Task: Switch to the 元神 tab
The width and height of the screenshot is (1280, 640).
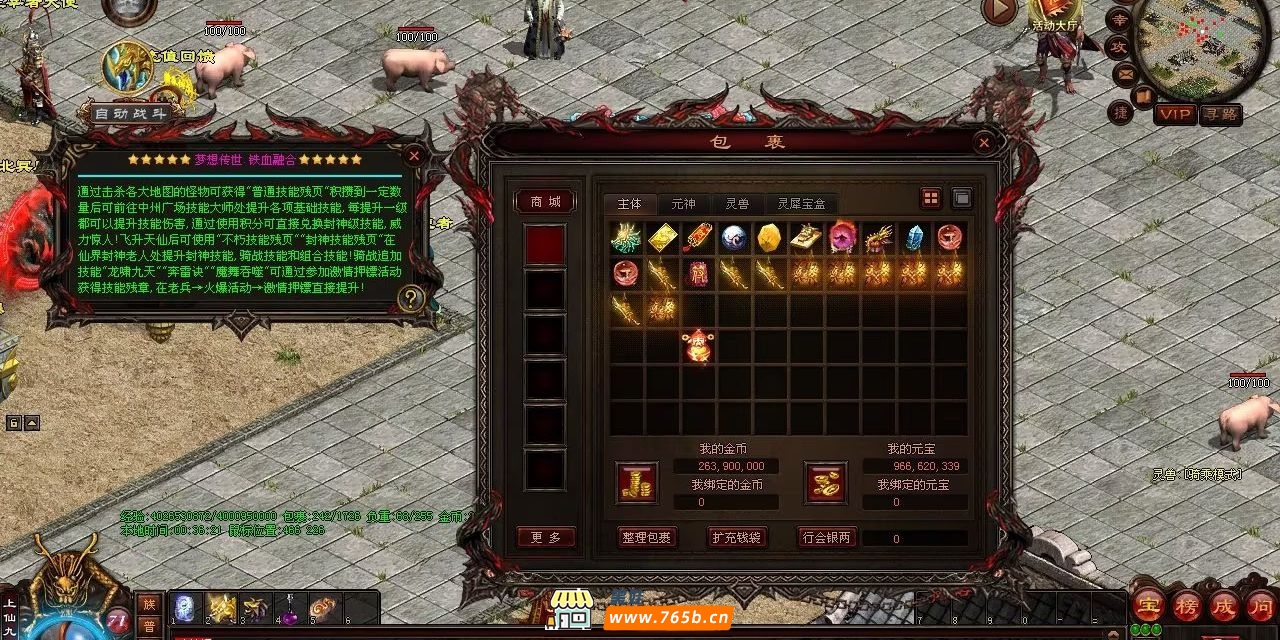Action: pos(683,203)
